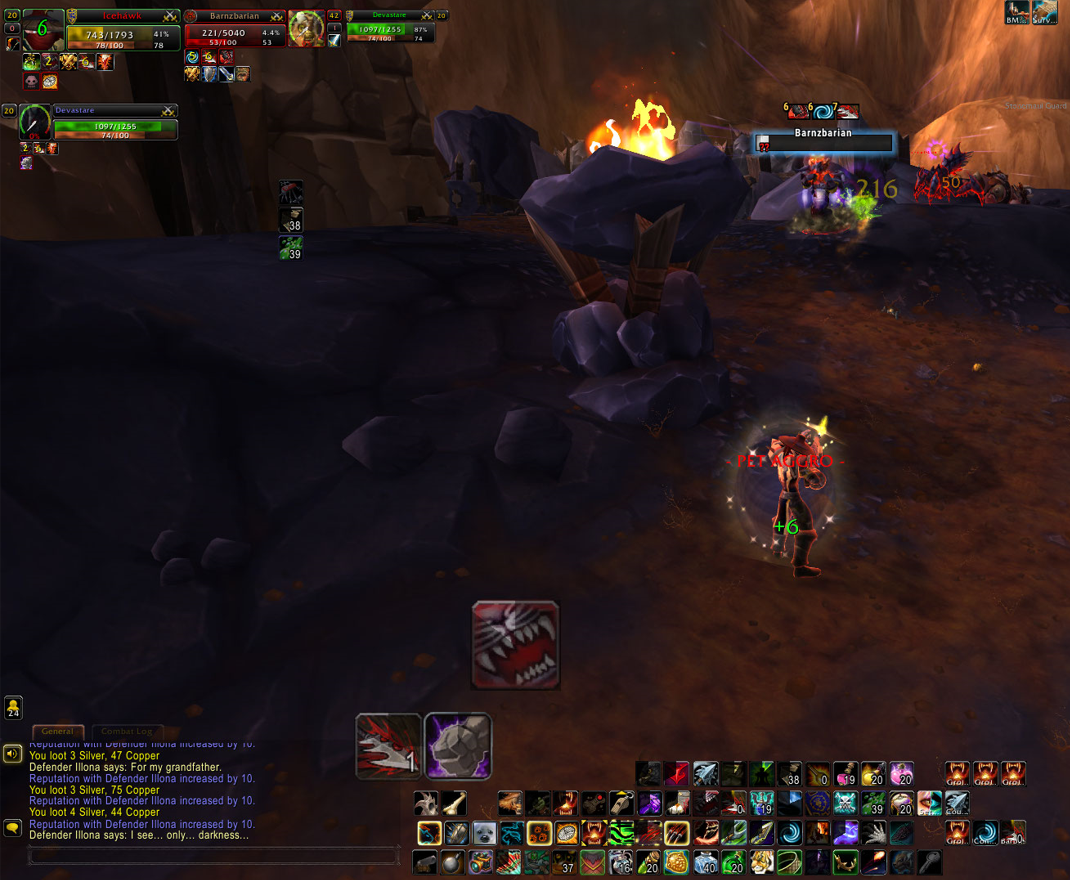Use the bomb item on the bottom bar
This screenshot has height=880, width=1070.
(x=453, y=861)
